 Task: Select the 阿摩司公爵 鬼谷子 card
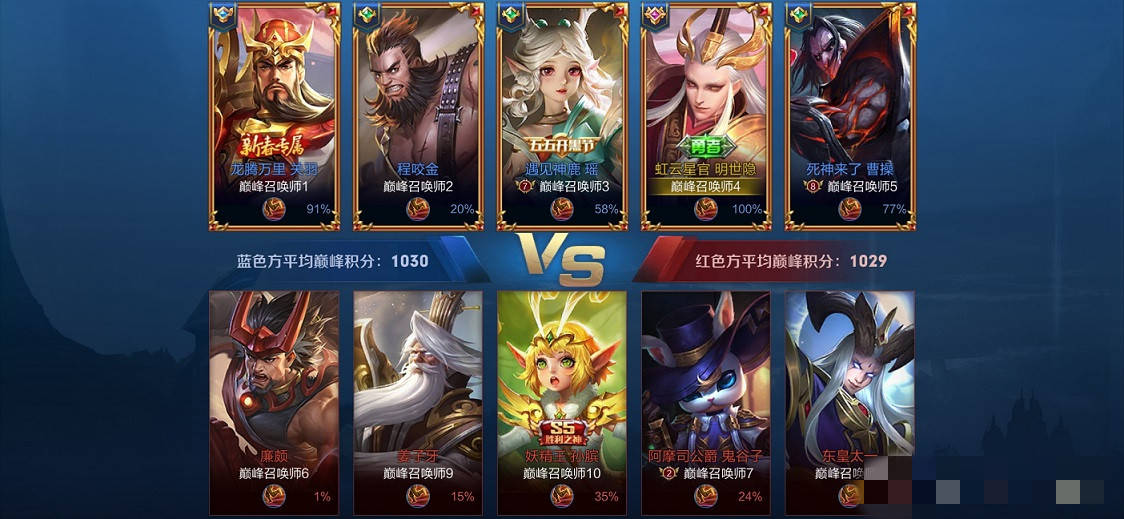point(706,390)
